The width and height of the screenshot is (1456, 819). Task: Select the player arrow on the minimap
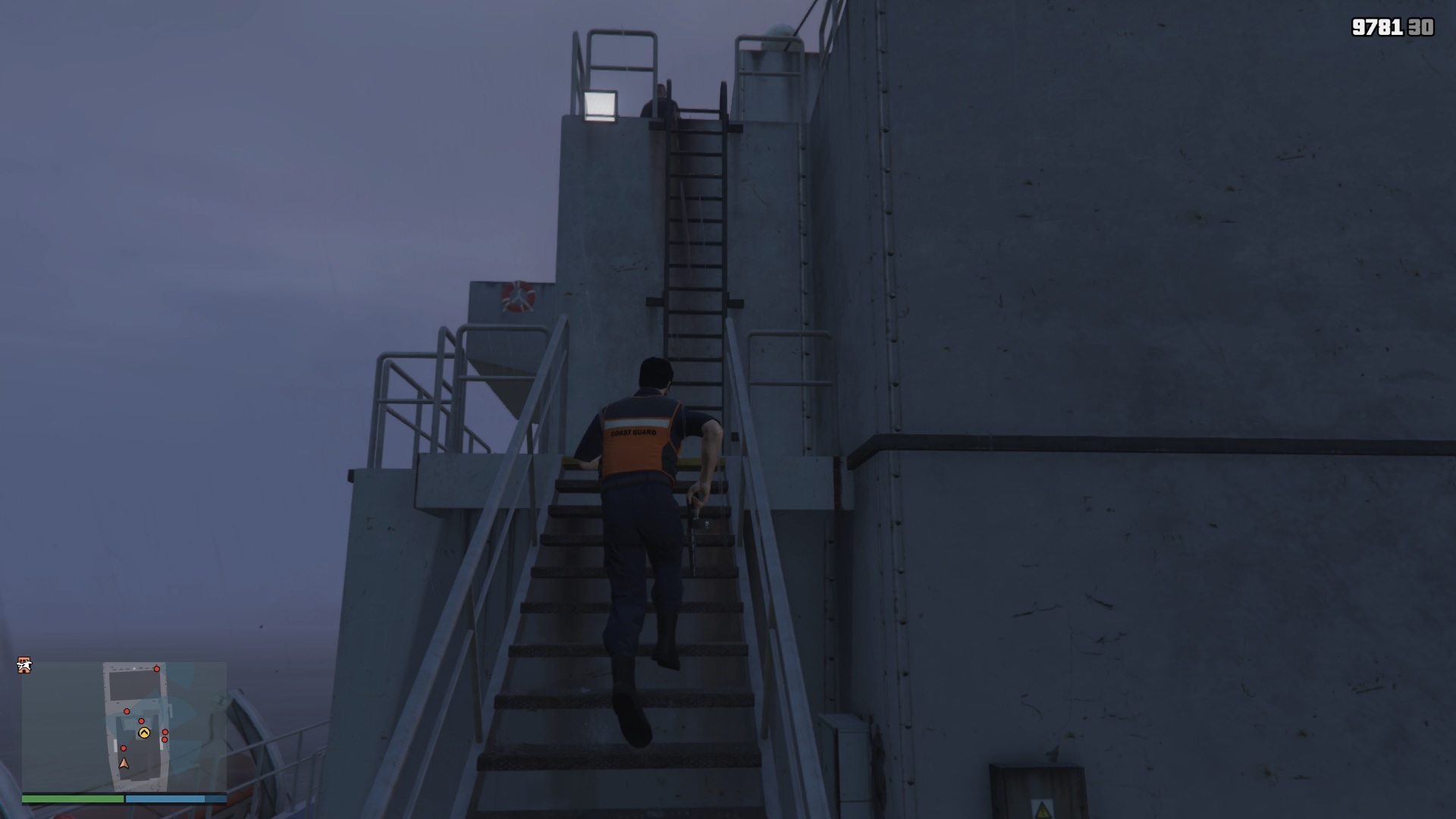tap(124, 764)
